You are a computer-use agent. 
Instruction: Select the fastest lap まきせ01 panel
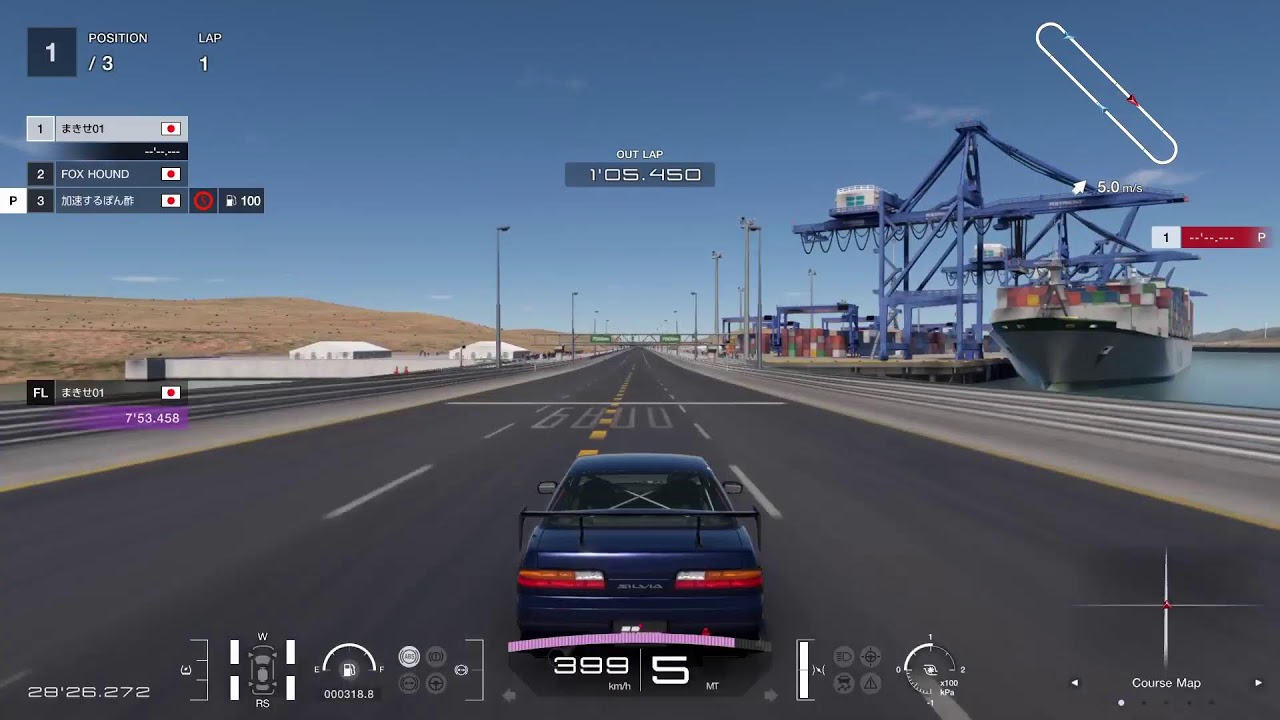click(107, 405)
